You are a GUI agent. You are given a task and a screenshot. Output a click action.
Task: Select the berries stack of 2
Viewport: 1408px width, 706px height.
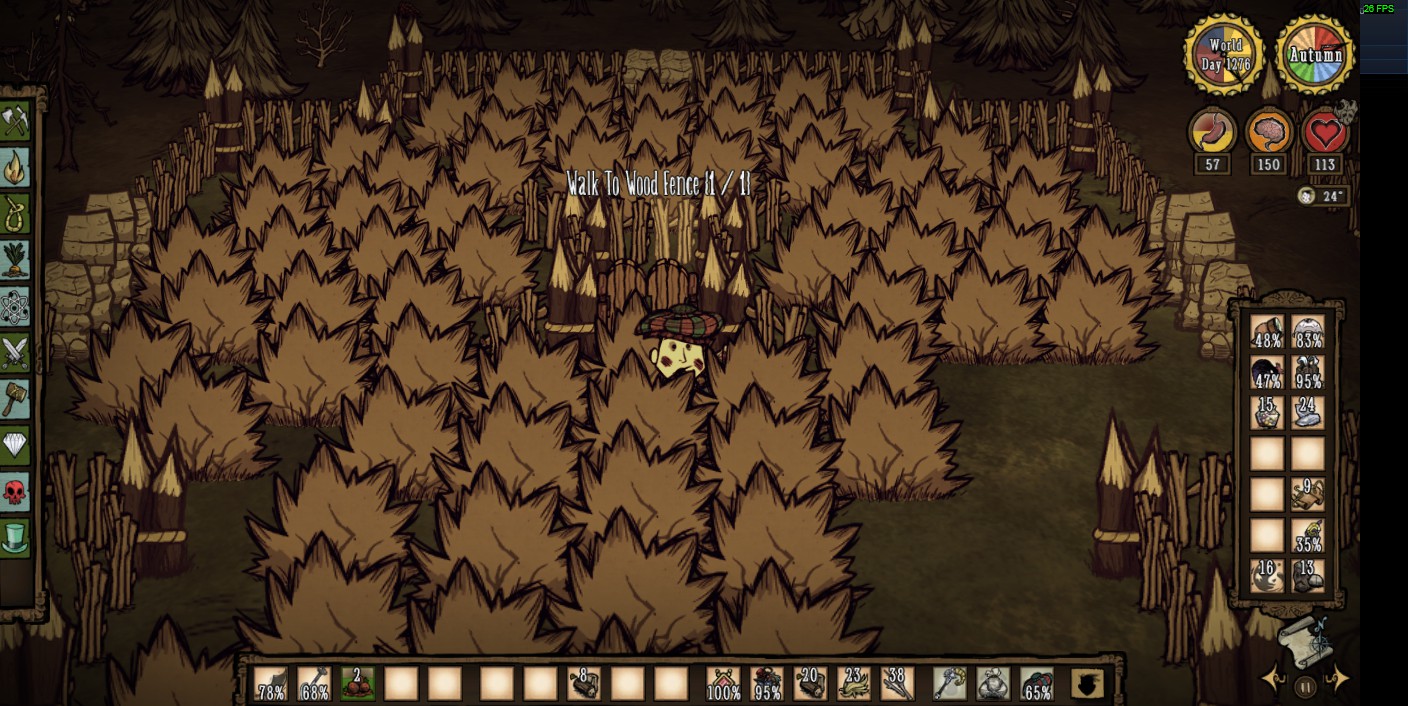357,684
